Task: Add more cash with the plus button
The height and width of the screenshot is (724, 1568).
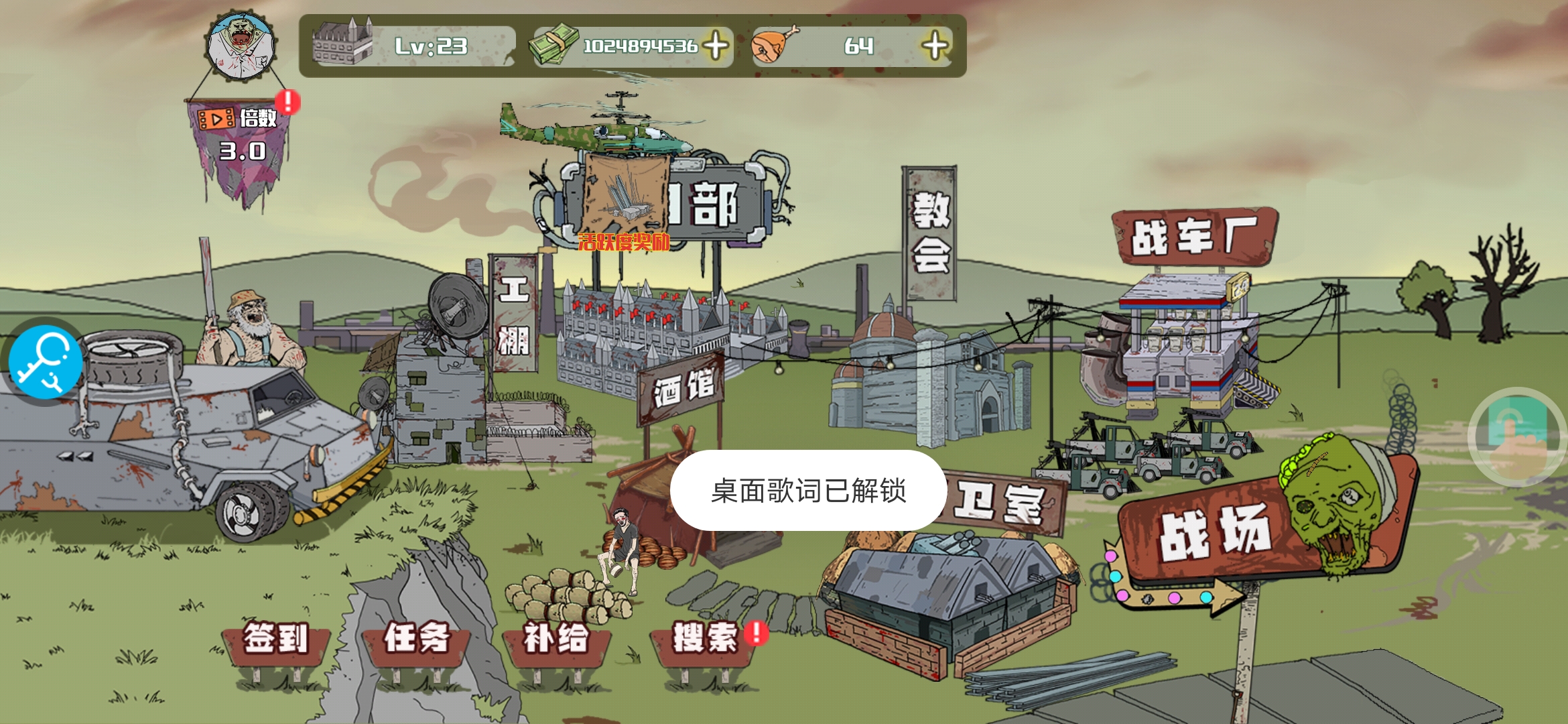Action: click(x=716, y=46)
